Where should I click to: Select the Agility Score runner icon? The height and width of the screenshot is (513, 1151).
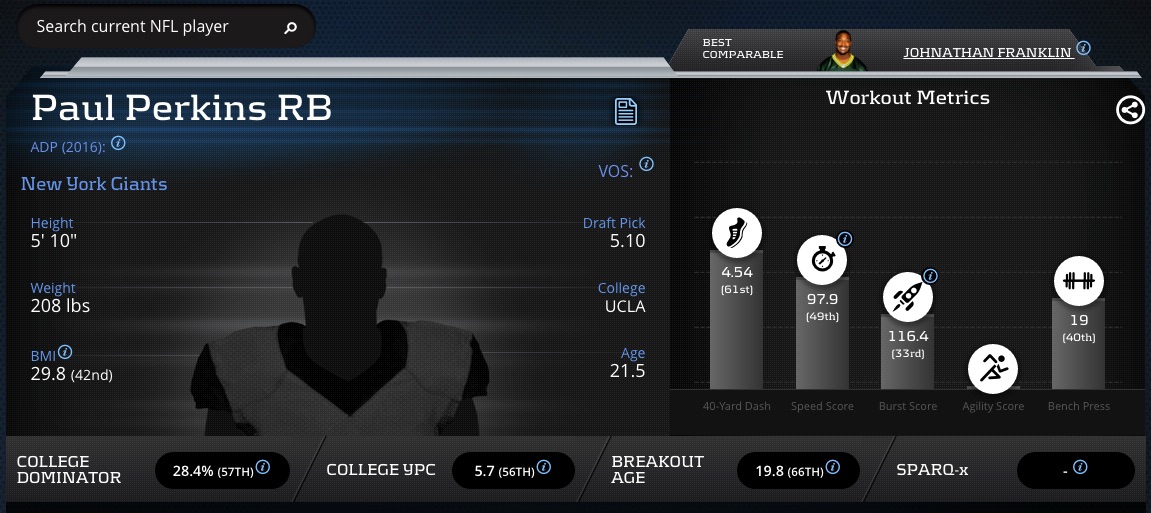click(993, 369)
